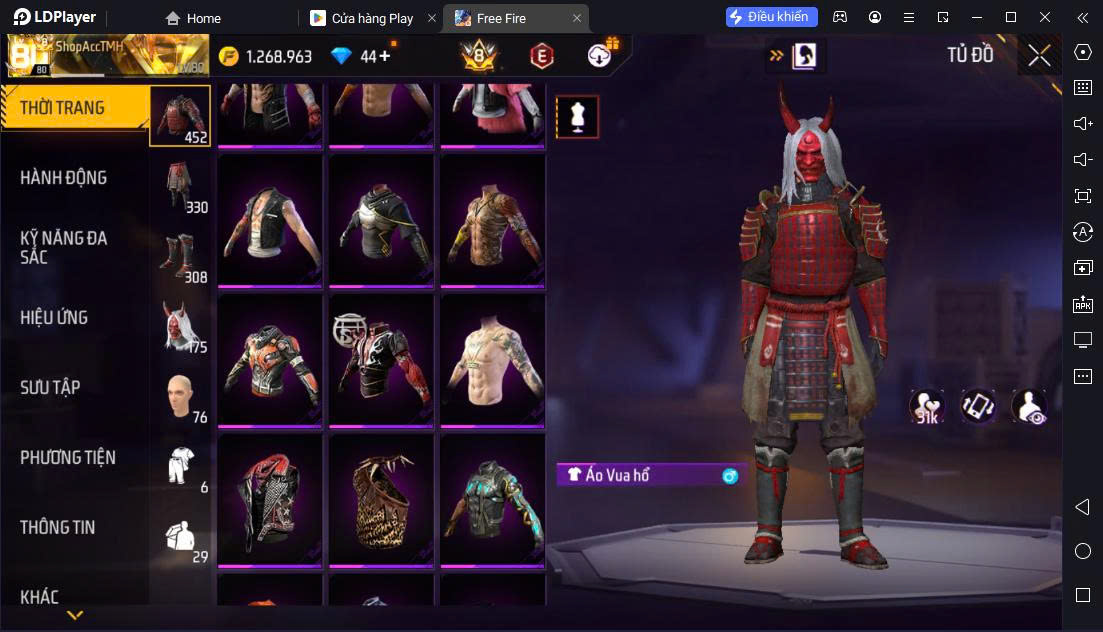Viewport: 1103px width, 632px height.
Task: Open the Hiệu Ứng category
Action: (x=54, y=318)
